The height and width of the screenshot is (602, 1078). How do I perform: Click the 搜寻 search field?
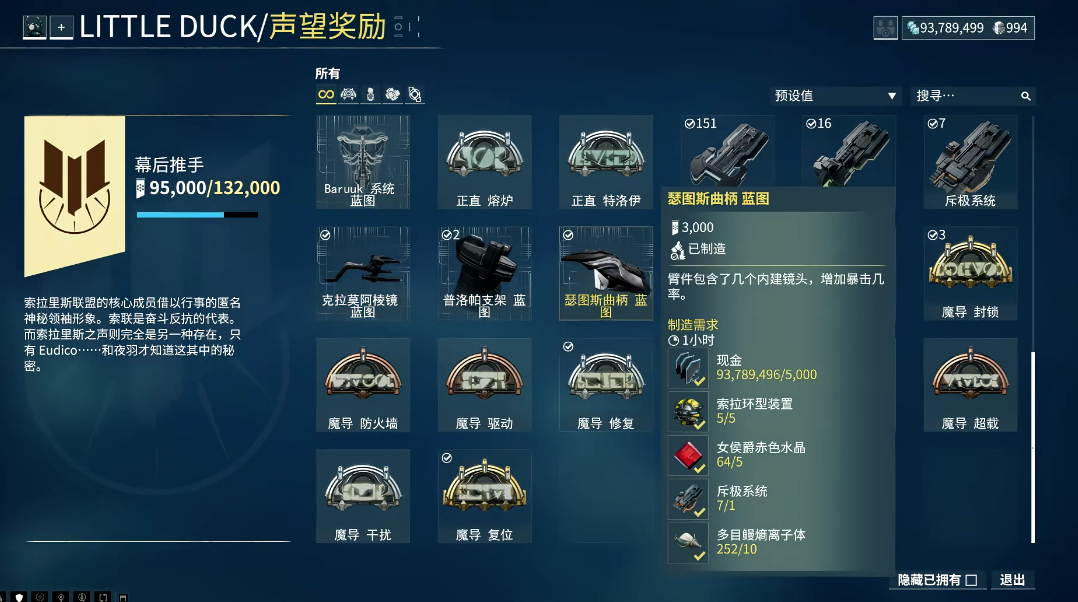pos(965,96)
